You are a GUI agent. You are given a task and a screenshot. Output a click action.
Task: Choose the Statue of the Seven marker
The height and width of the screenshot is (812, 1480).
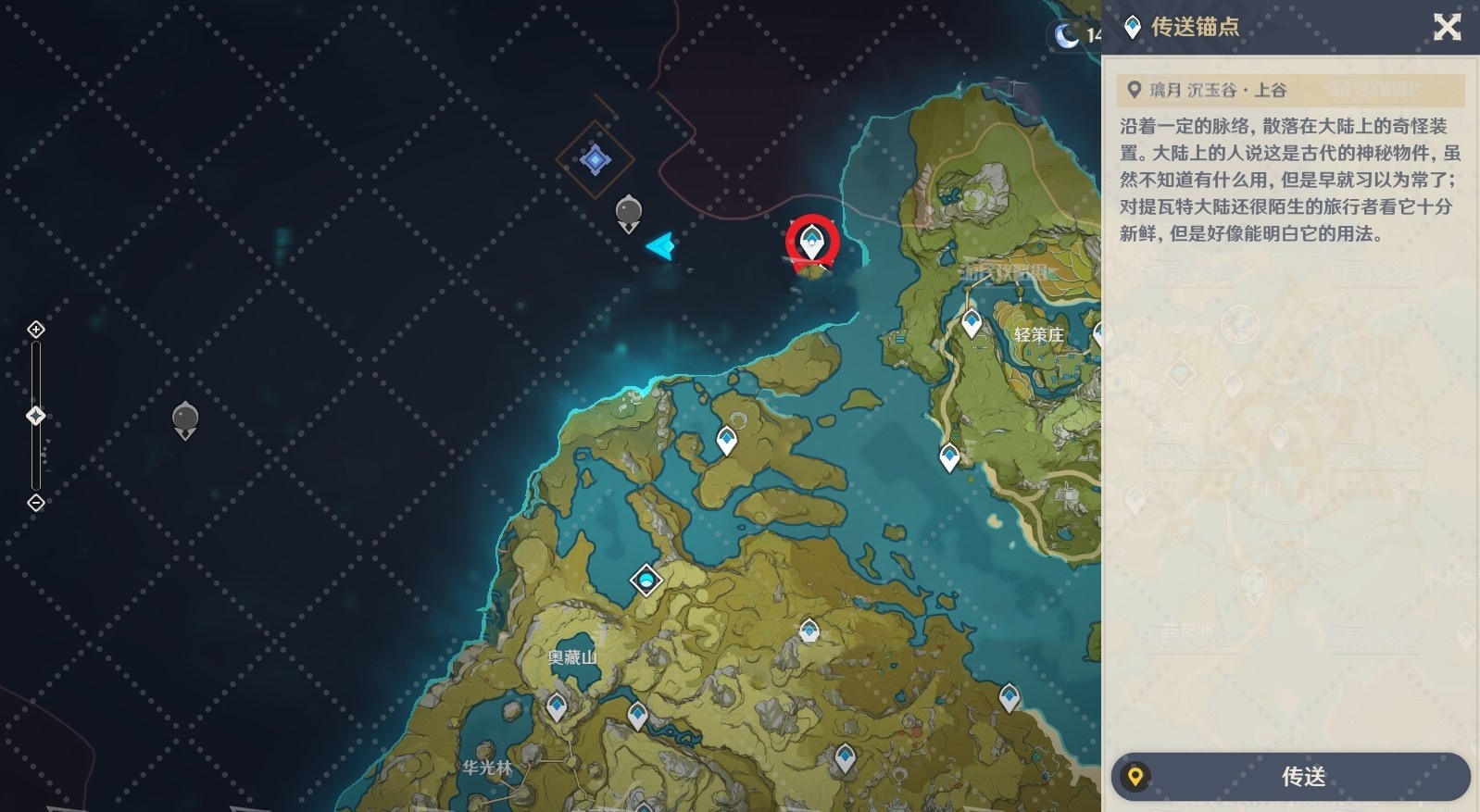646,581
